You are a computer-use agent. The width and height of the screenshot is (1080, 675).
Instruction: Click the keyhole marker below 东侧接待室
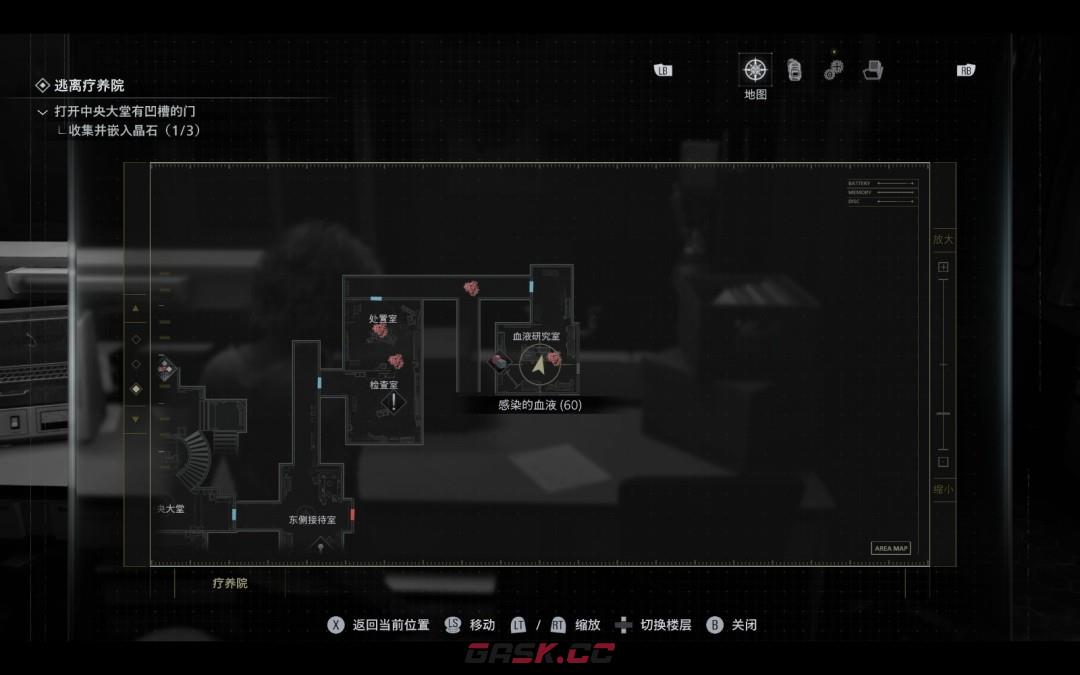(320, 545)
